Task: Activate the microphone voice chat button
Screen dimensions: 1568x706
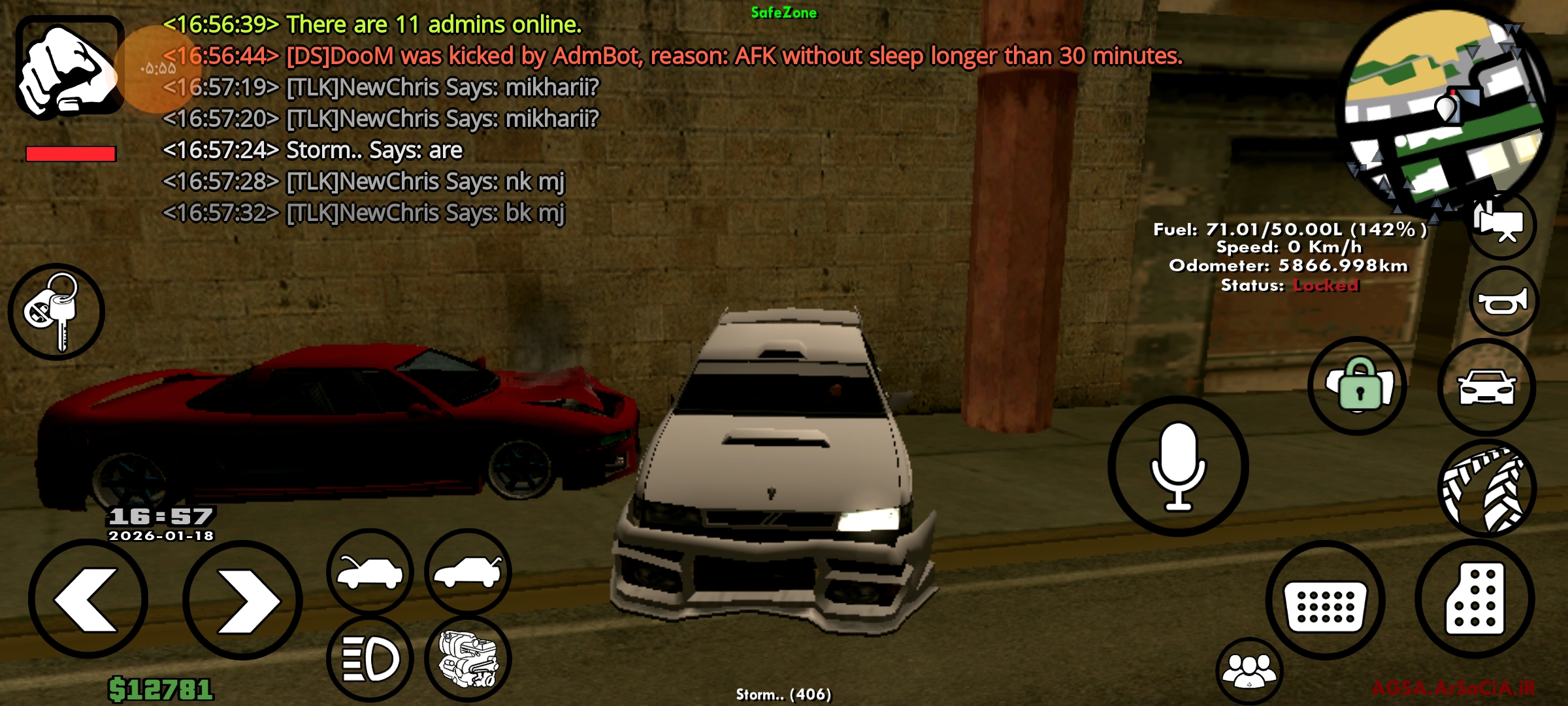Action: 1178,466
